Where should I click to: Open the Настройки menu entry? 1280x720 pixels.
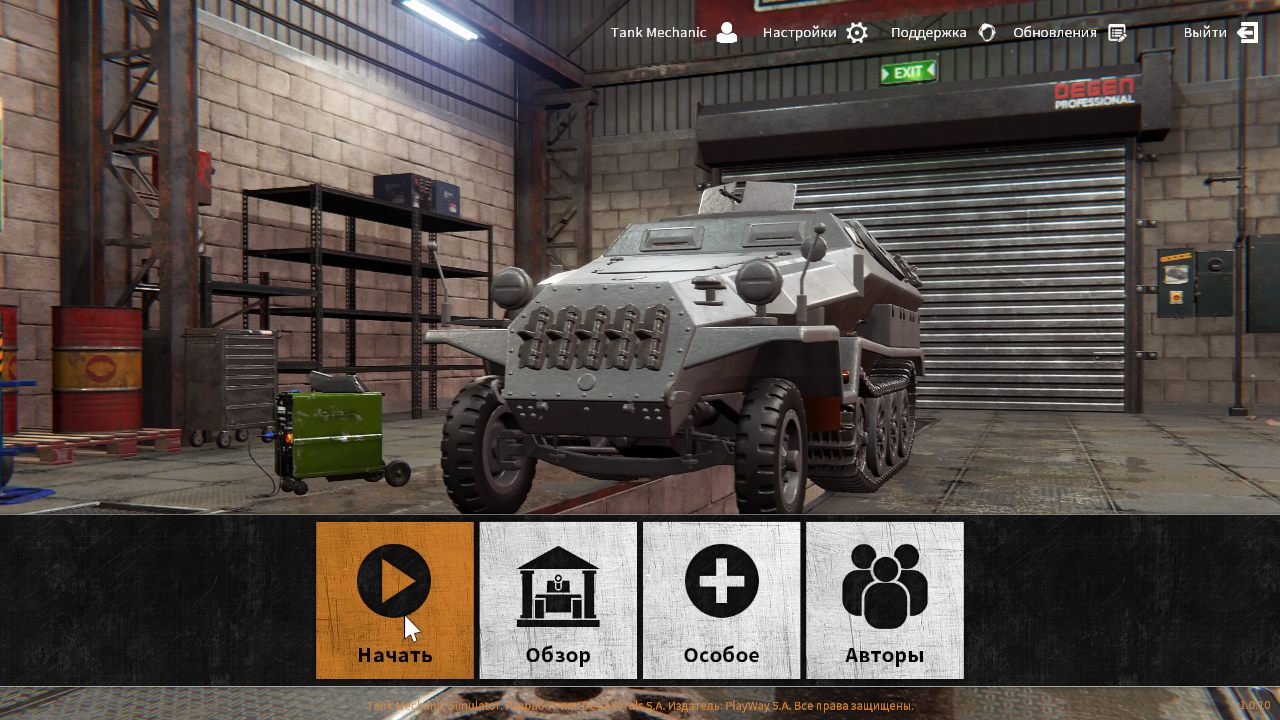800,32
